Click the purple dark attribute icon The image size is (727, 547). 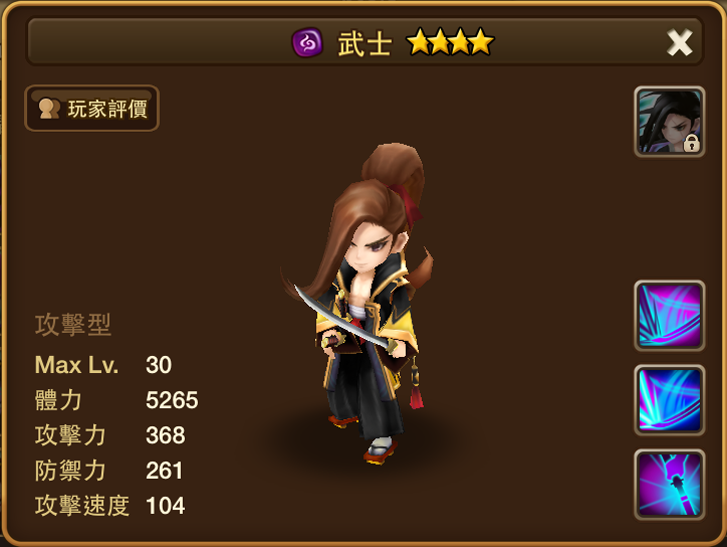coord(306,42)
